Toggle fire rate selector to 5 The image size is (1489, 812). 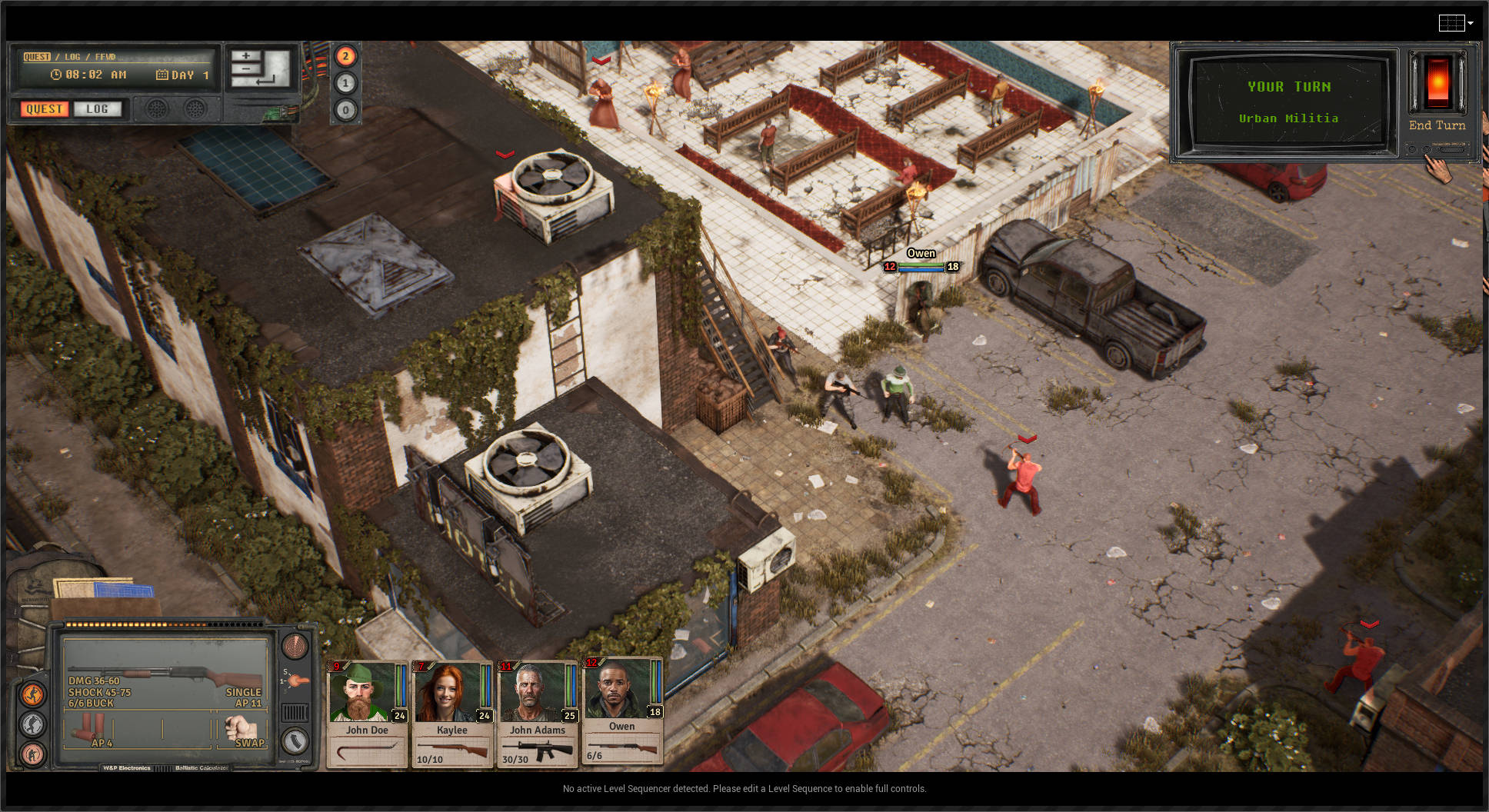pyautogui.click(x=285, y=671)
